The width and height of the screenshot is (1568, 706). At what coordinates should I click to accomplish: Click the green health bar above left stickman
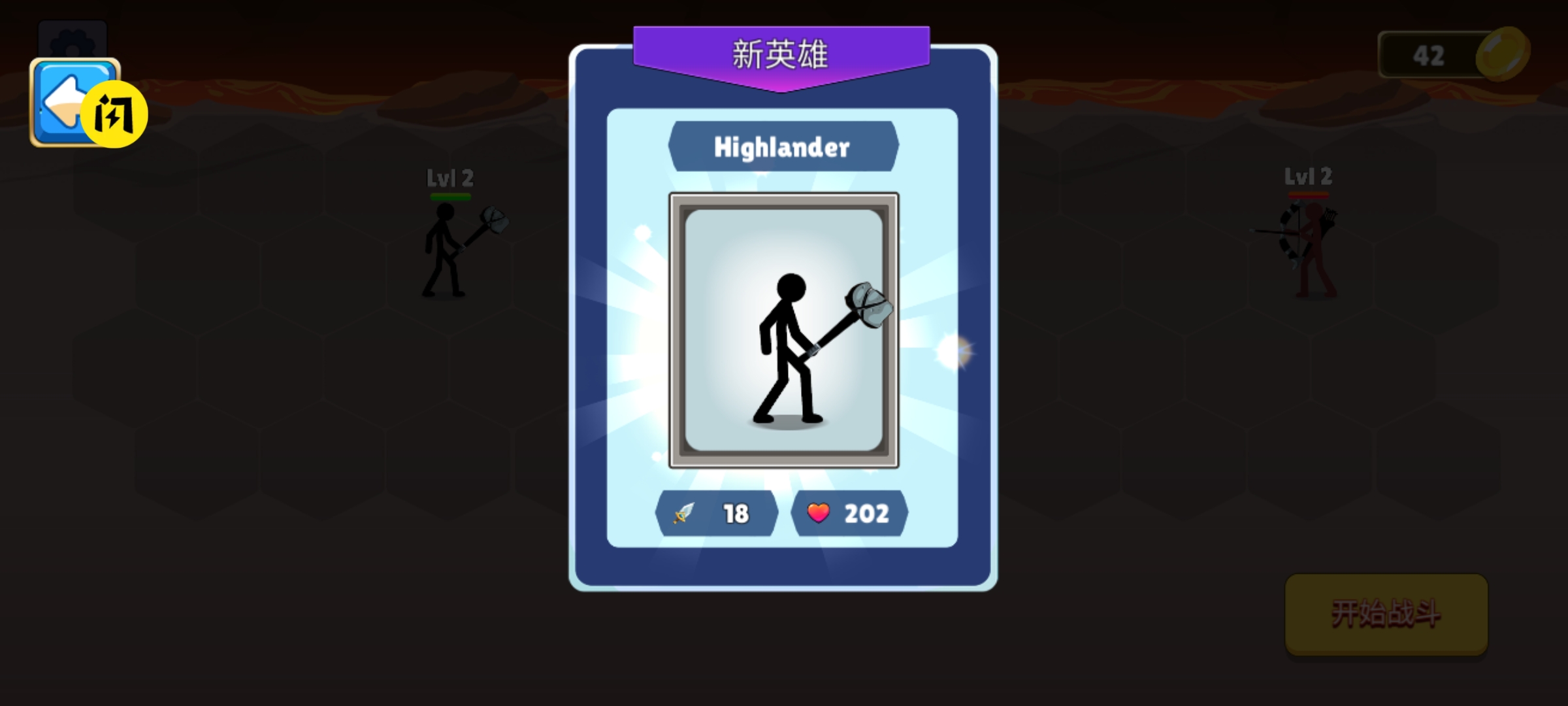click(452, 196)
